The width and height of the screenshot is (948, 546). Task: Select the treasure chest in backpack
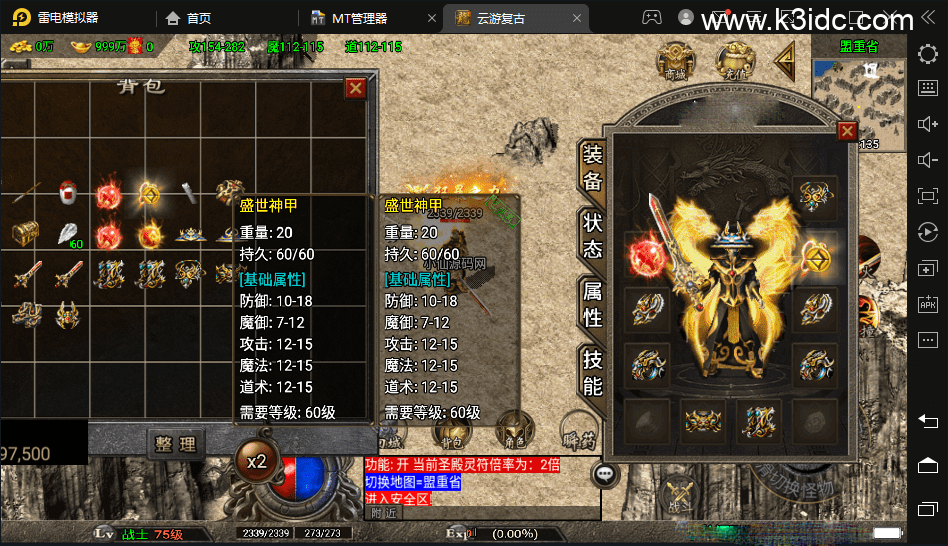coord(25,234)
